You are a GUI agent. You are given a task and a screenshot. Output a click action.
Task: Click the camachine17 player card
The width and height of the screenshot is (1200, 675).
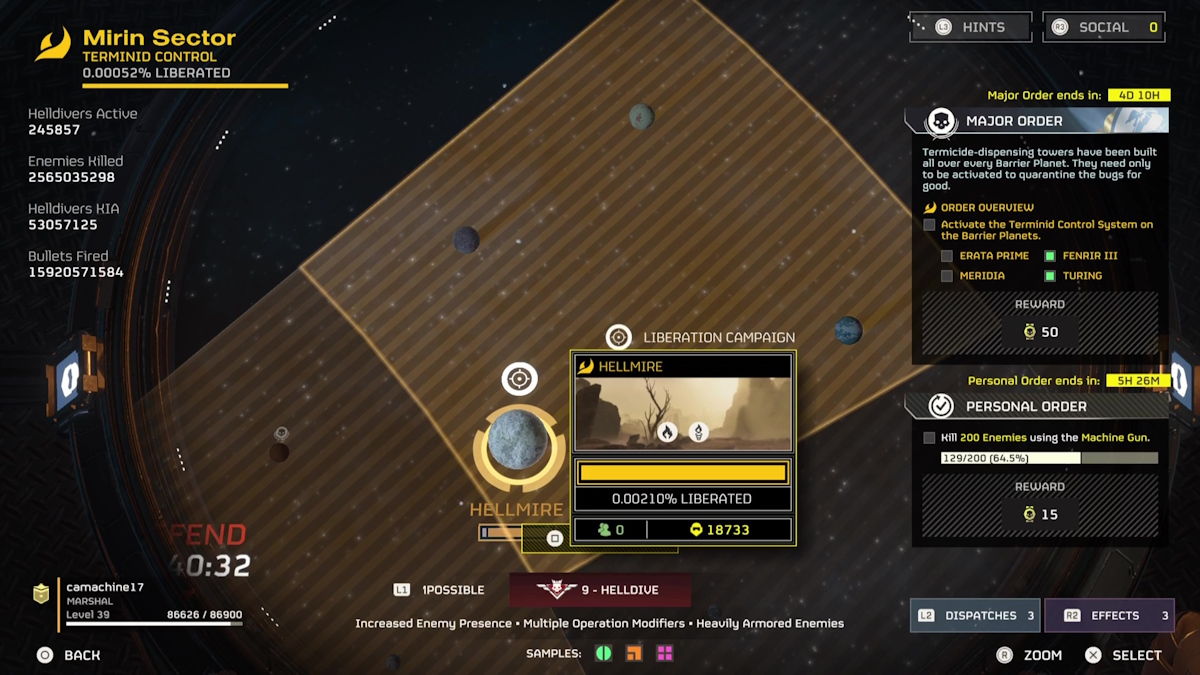click(x=138, y=602)
